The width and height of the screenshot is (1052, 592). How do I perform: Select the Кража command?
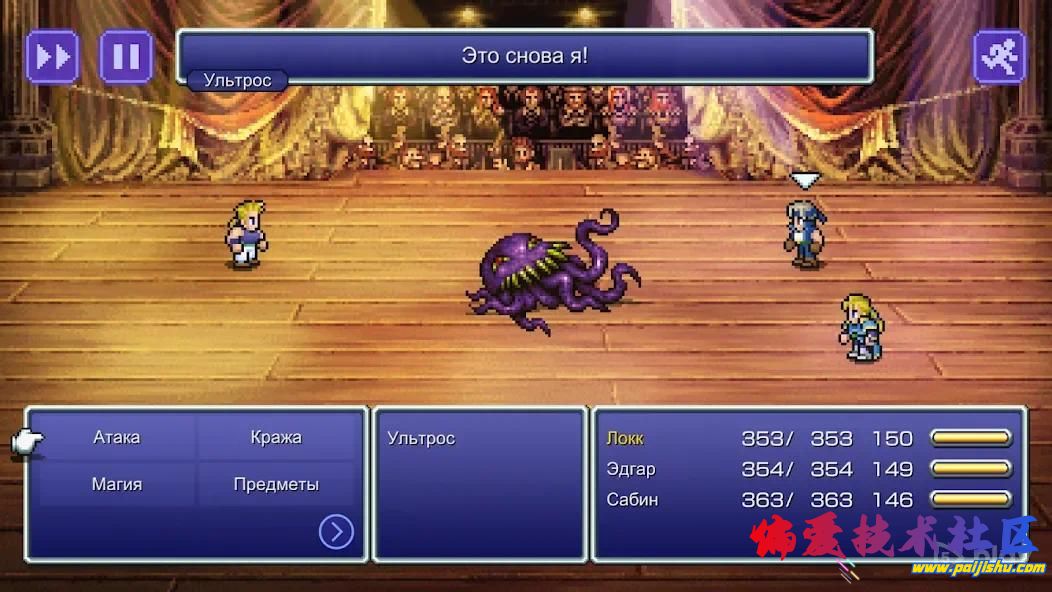tap(276, 438)
